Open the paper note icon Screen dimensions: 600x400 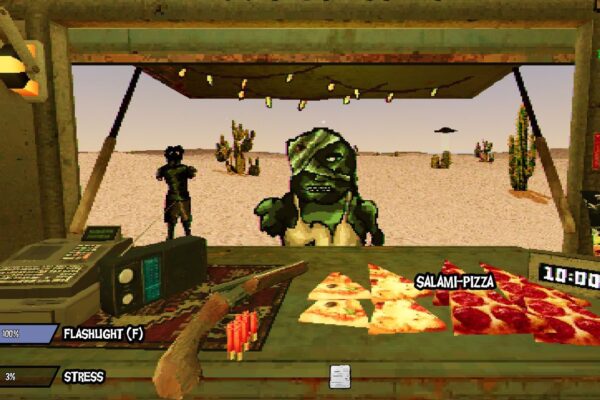coord(340,375)
